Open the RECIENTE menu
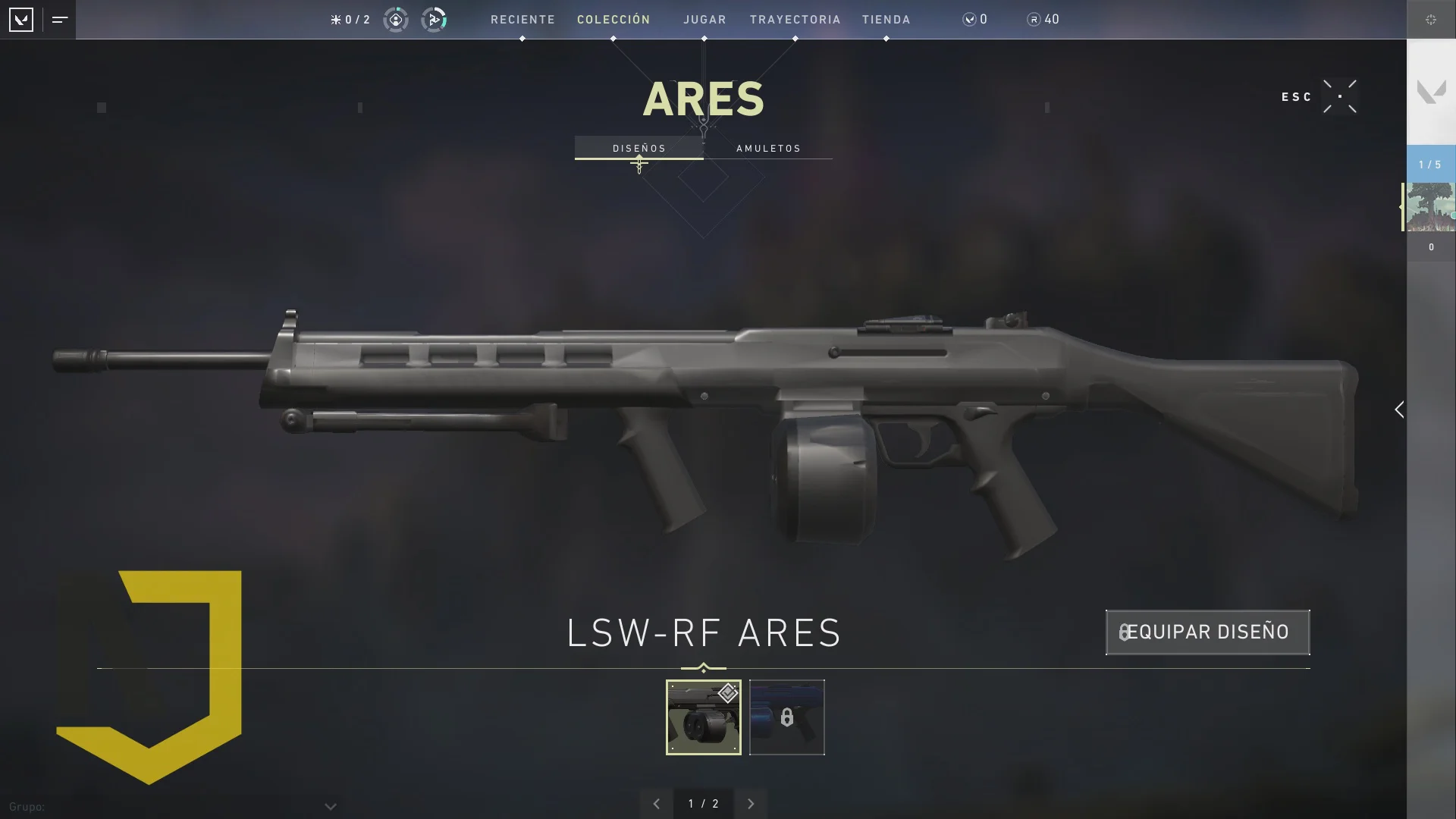This screenshot has height=819, width=1456. (522, 20)
